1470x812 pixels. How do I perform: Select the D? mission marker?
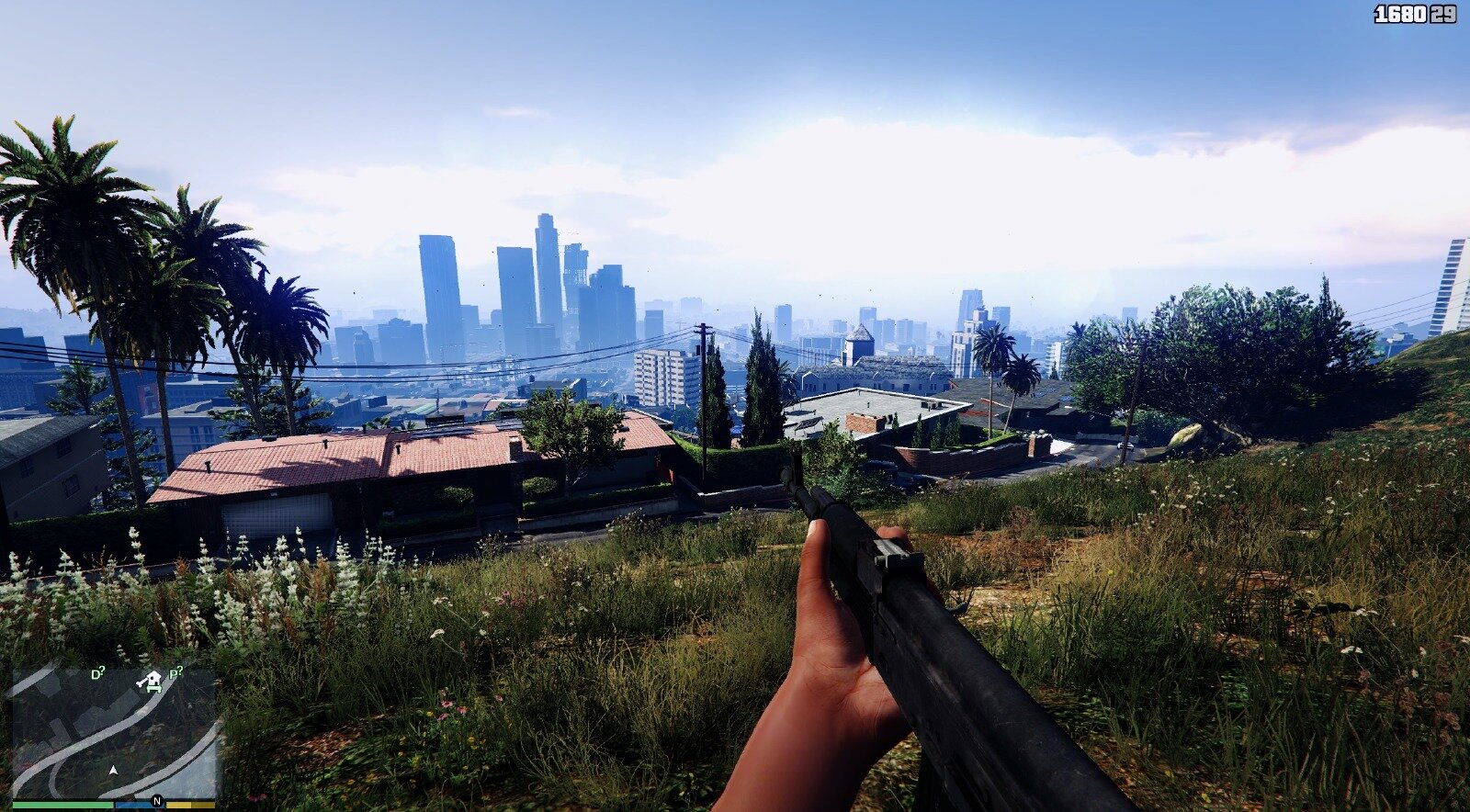tap(97, 674)
